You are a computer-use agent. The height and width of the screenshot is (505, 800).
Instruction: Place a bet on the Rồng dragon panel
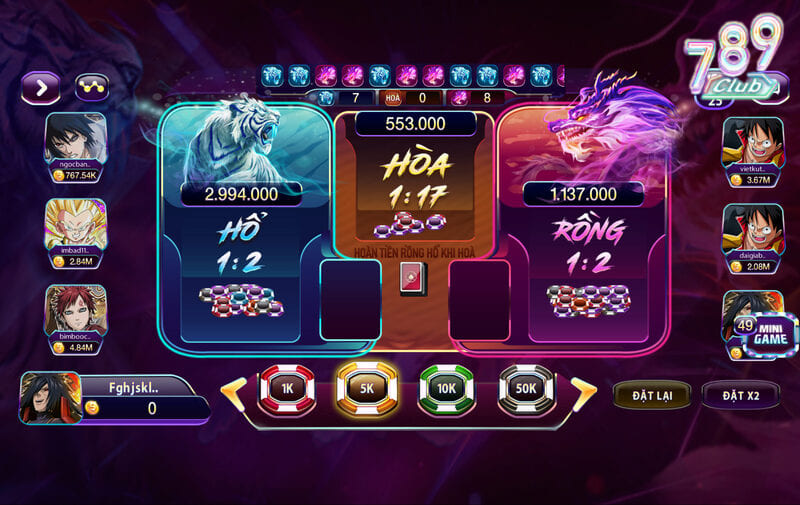pos(585,250)
